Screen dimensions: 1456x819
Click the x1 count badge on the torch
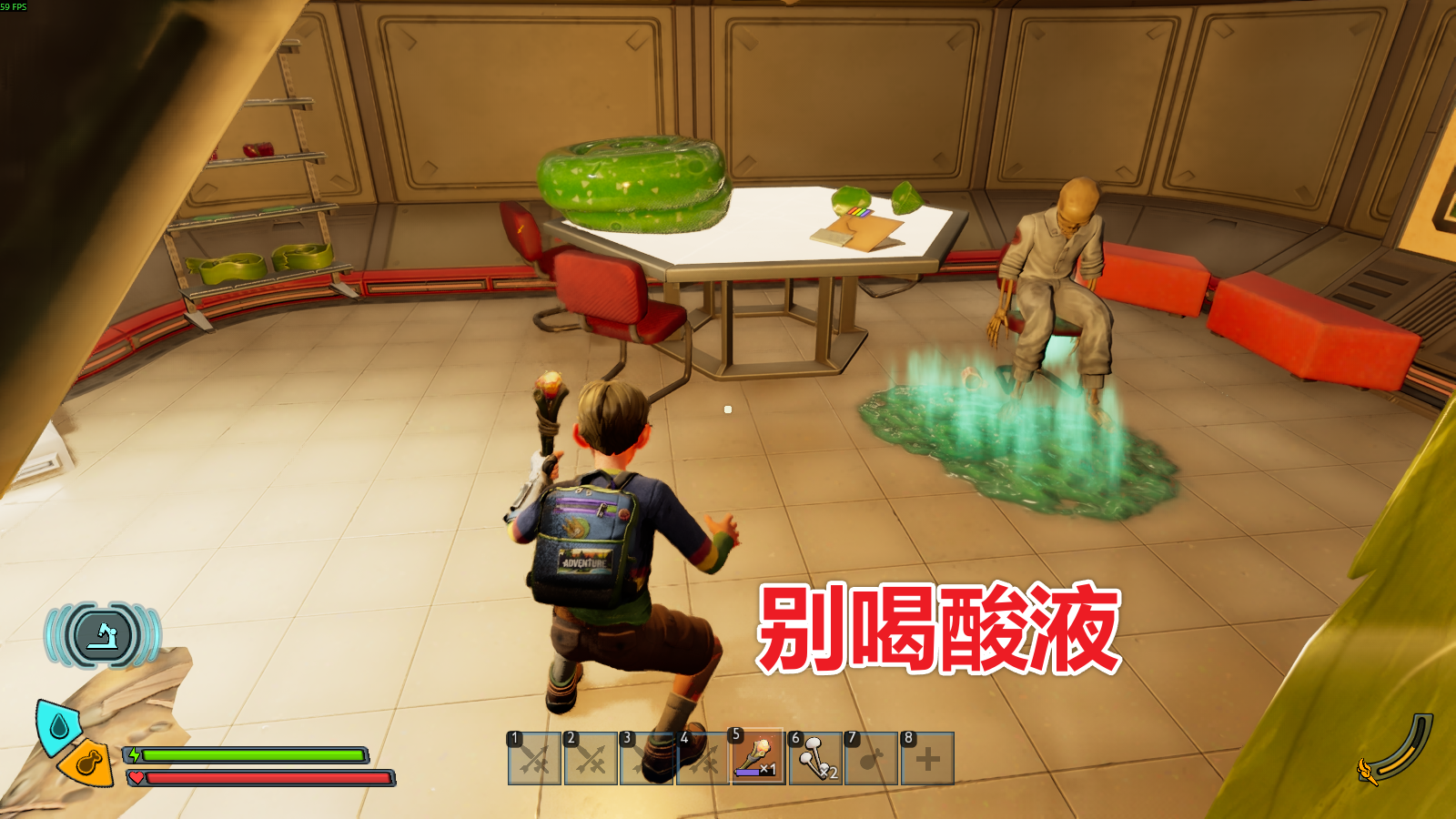[x=766, y=769]
